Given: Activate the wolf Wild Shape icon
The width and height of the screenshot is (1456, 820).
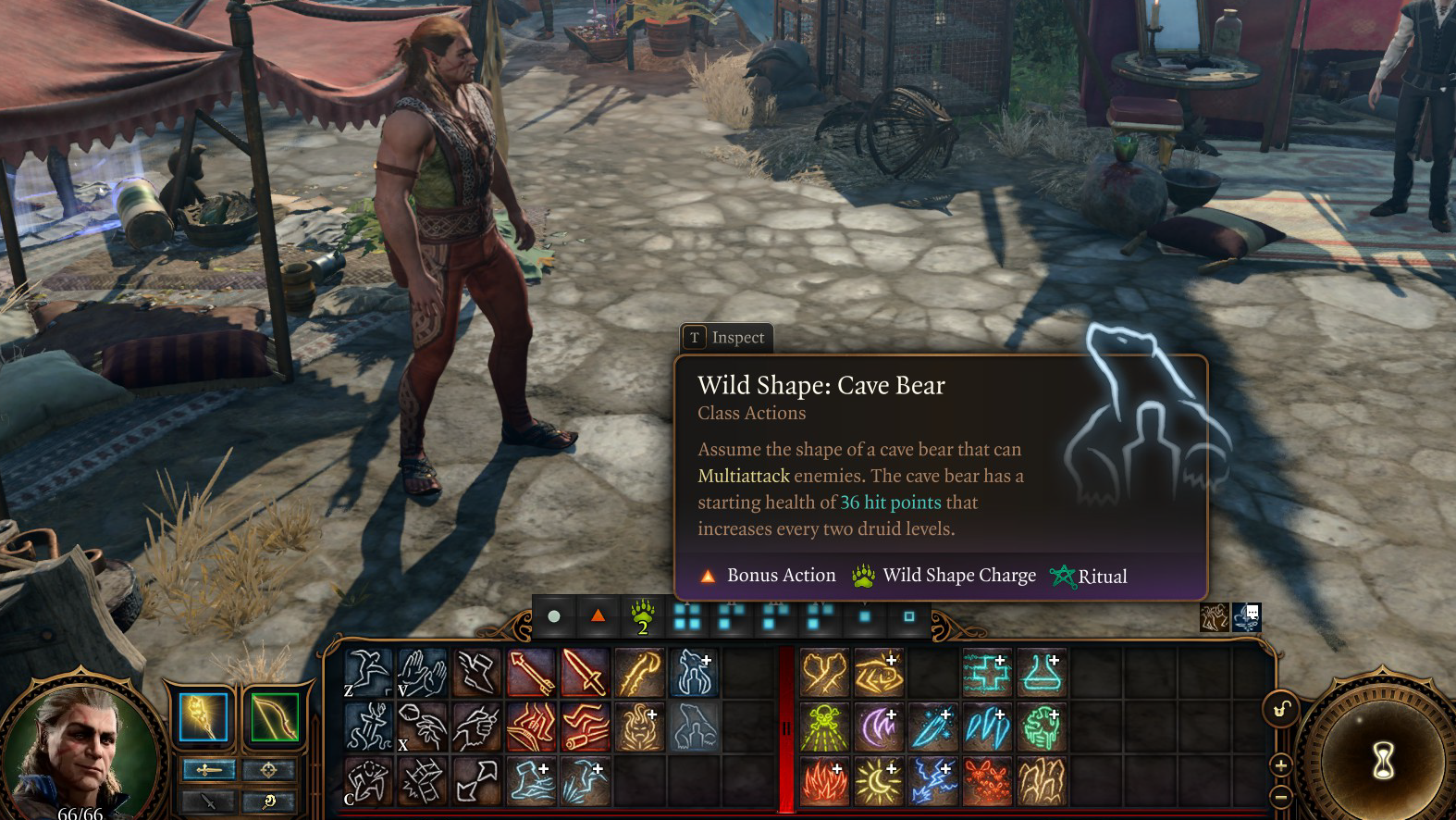Looking at the screenshot, I should 694,673.
